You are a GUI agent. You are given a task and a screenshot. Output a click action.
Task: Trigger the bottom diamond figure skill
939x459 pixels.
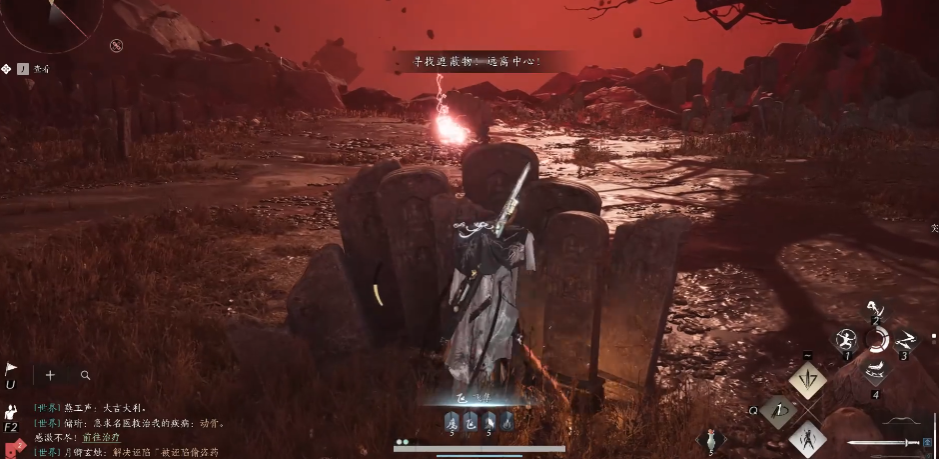(807, 439)
